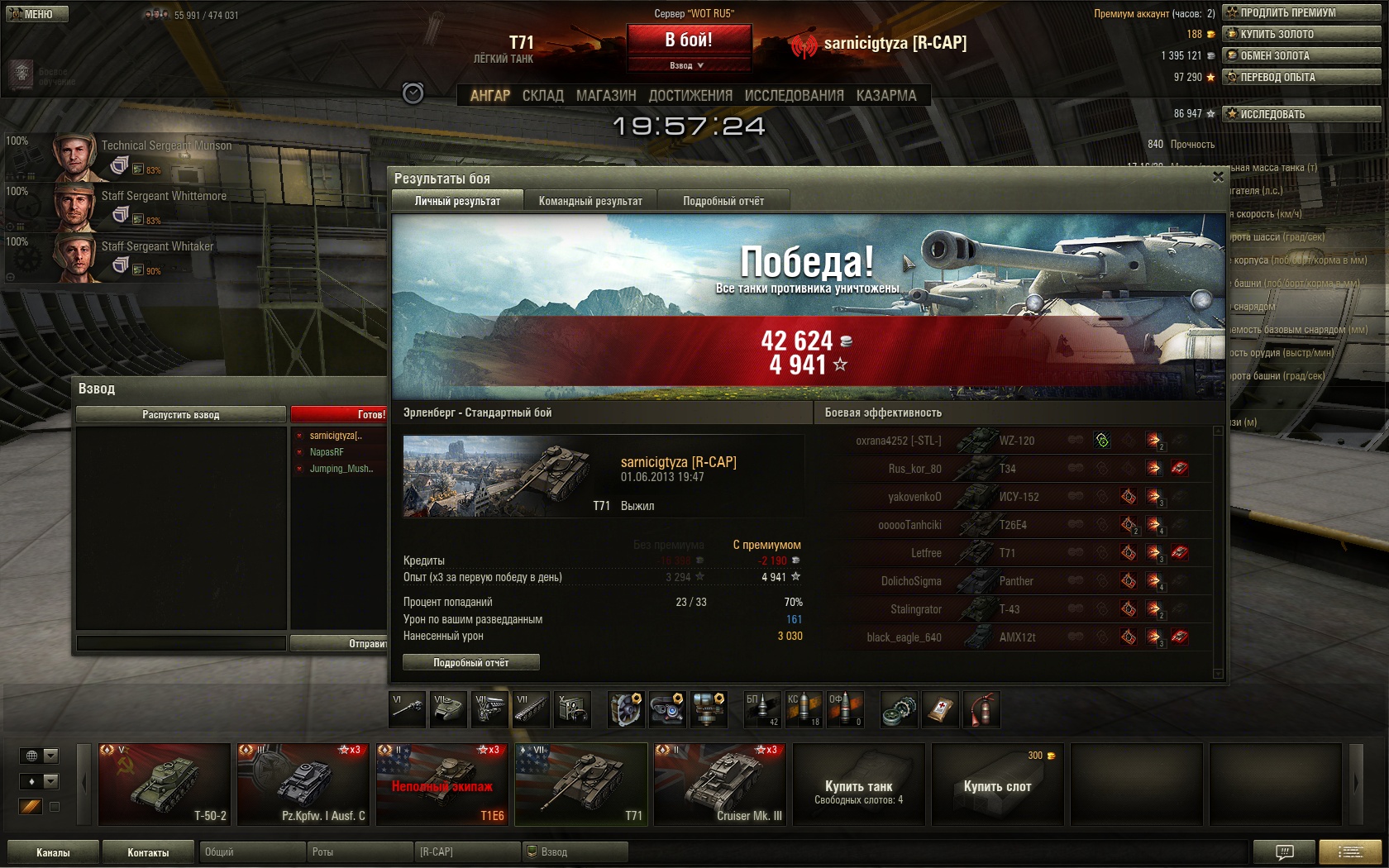Open the Каналы chat button

point(53,852)
